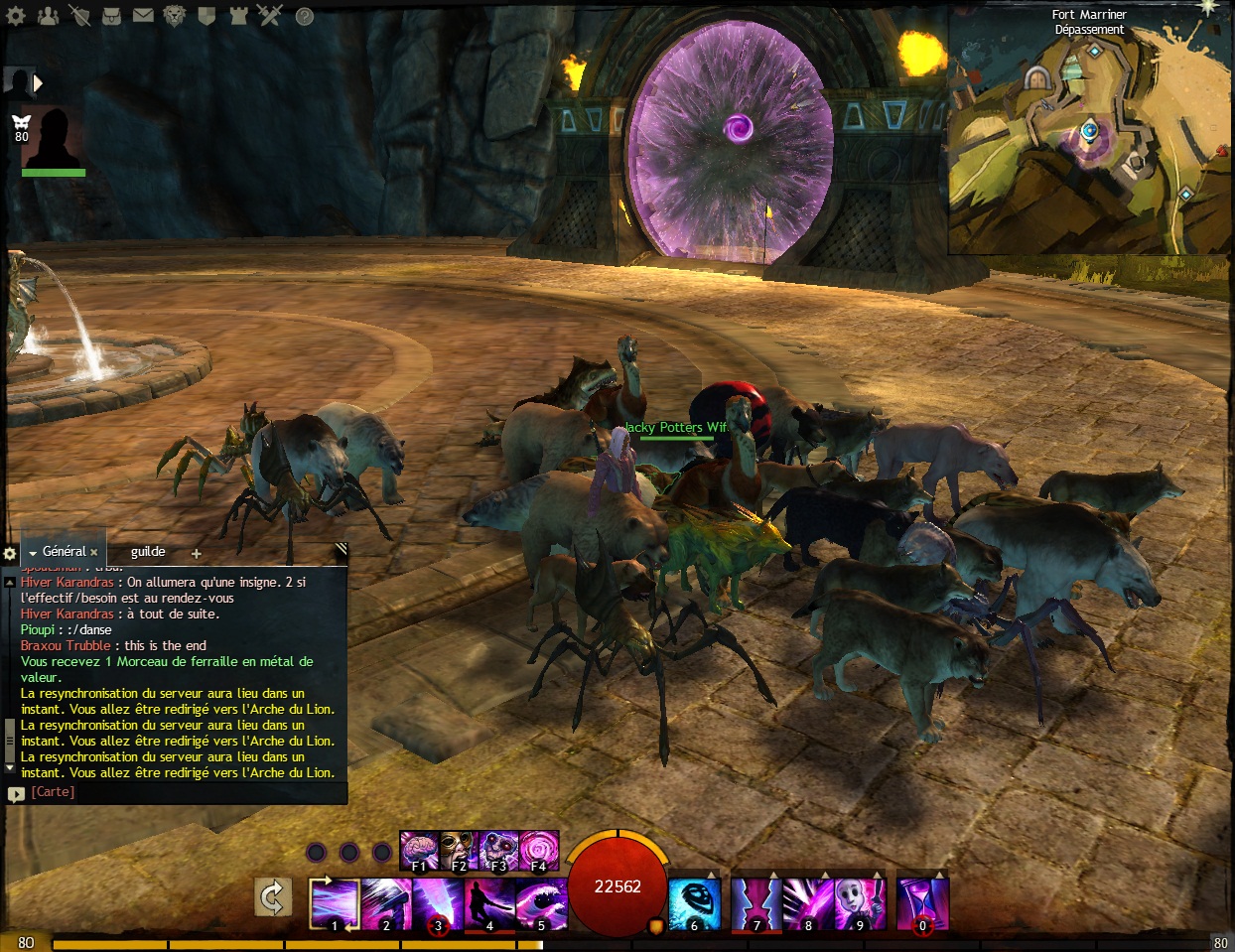The width and height of the screenshot is (1235, 952).
Task: Open the inventory bag icon
Action: [111, 16]
